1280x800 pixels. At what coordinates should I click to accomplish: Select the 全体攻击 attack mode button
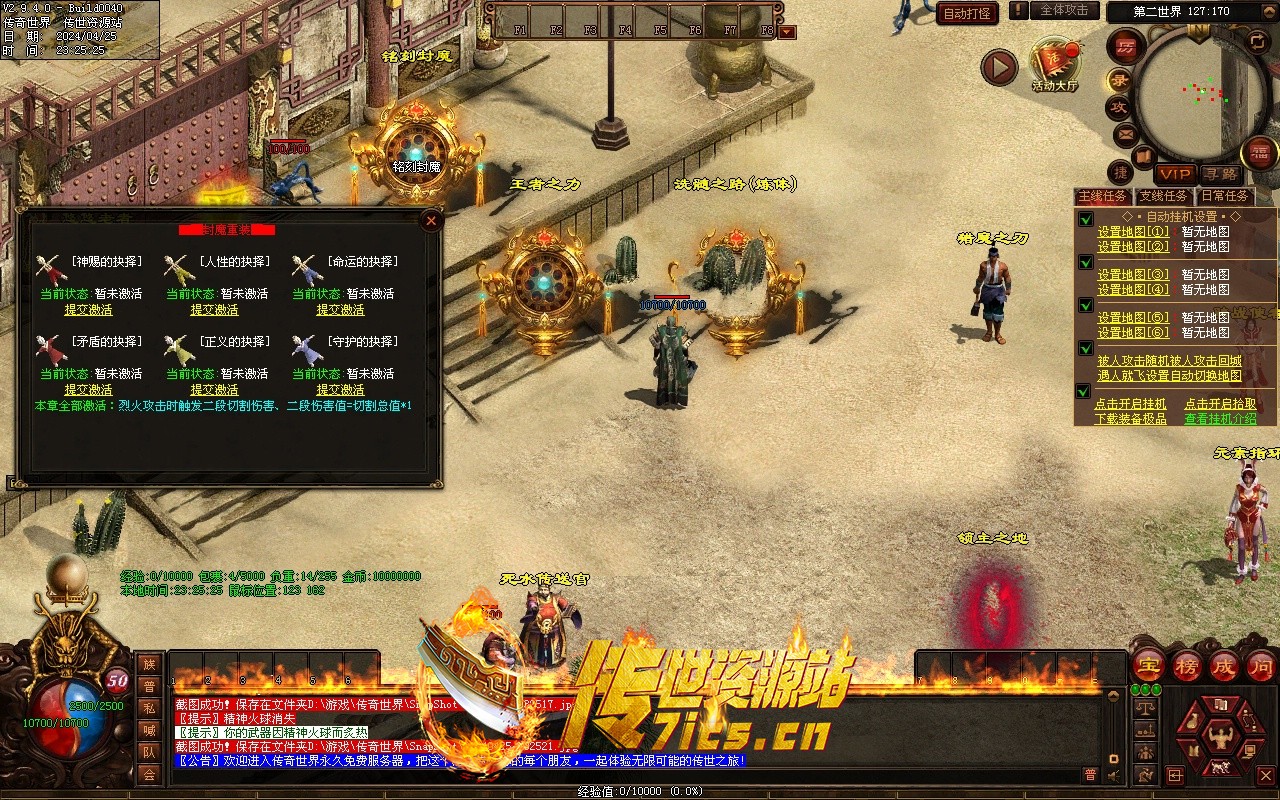click(x=1064, y=10)
